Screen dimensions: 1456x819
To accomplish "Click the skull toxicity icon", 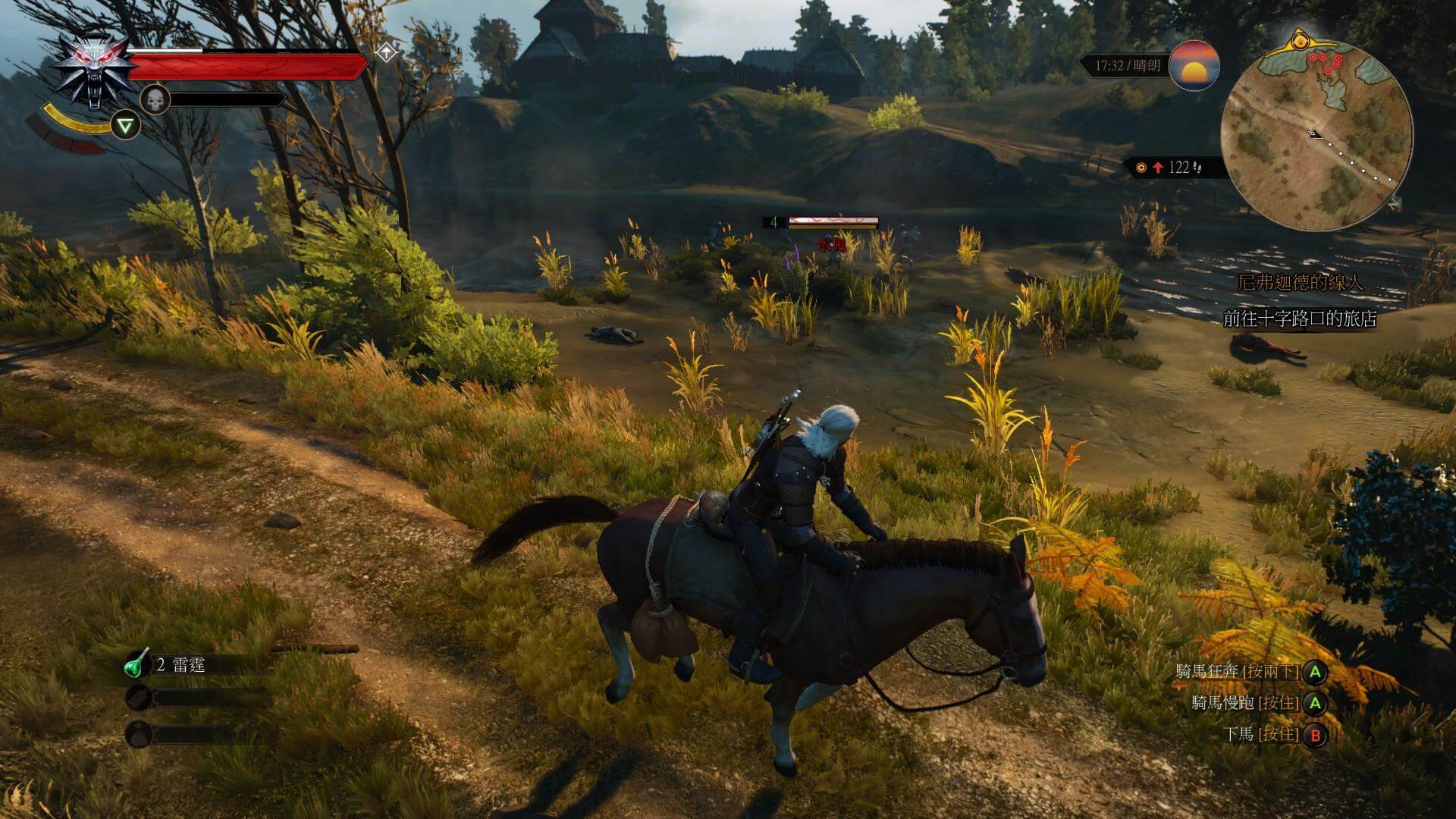I will 154,99.
